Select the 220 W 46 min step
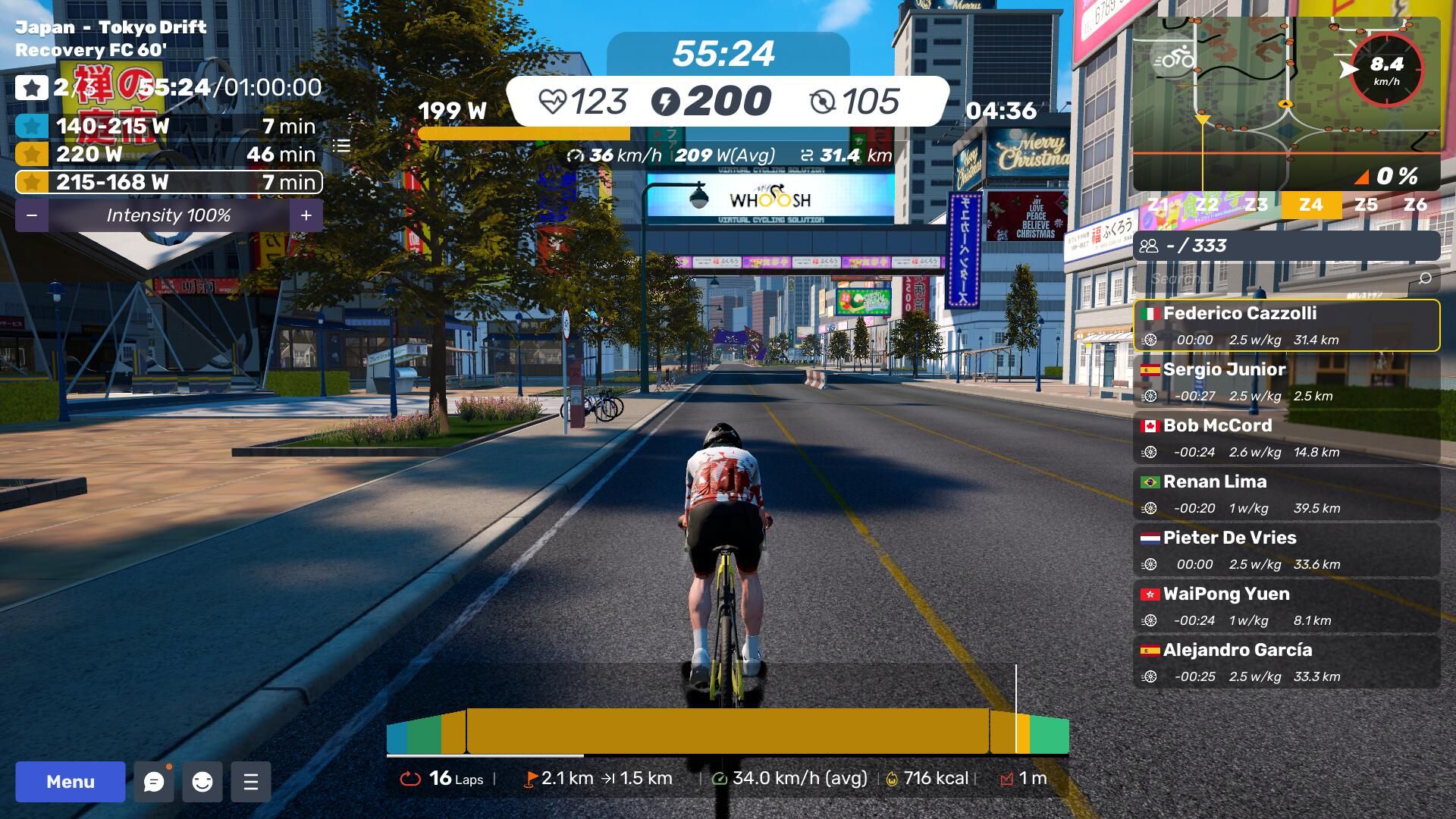 (168, 154)
